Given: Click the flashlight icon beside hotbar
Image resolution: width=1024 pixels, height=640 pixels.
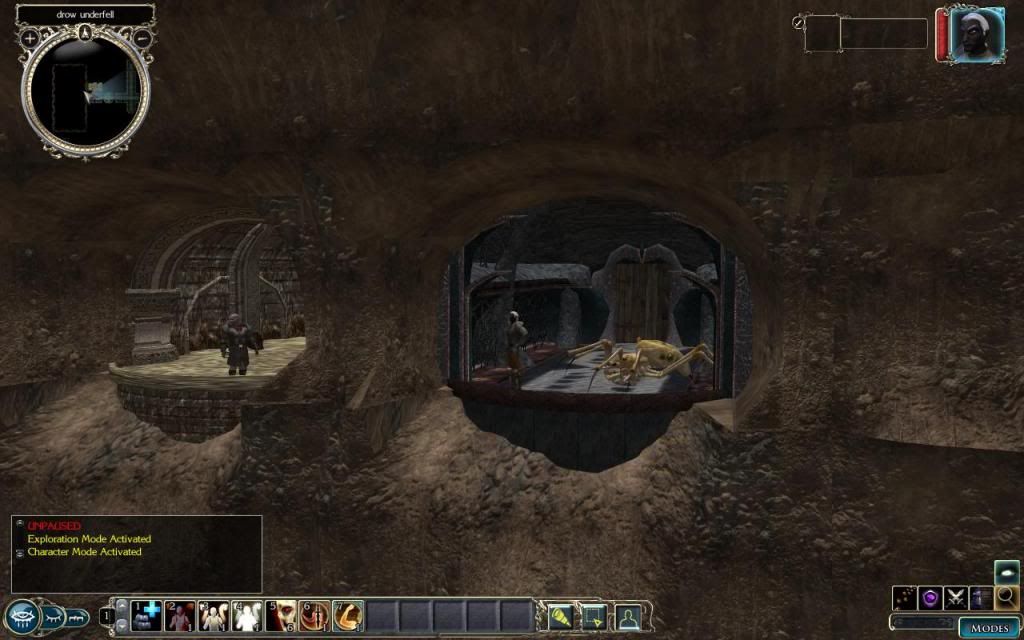Looking at the screenshot, I should click(560, 616).
